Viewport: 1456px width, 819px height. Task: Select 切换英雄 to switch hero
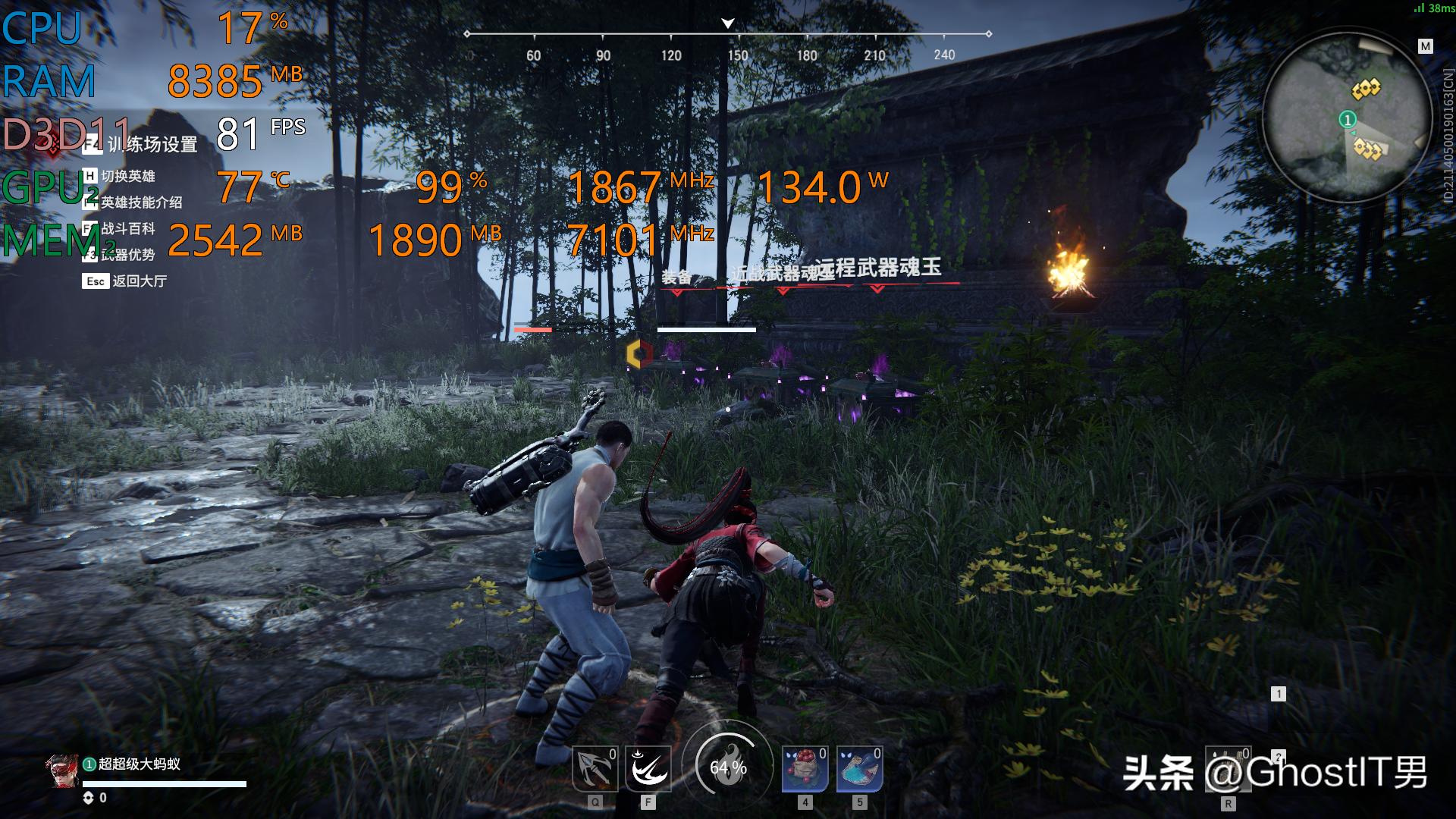127,176
